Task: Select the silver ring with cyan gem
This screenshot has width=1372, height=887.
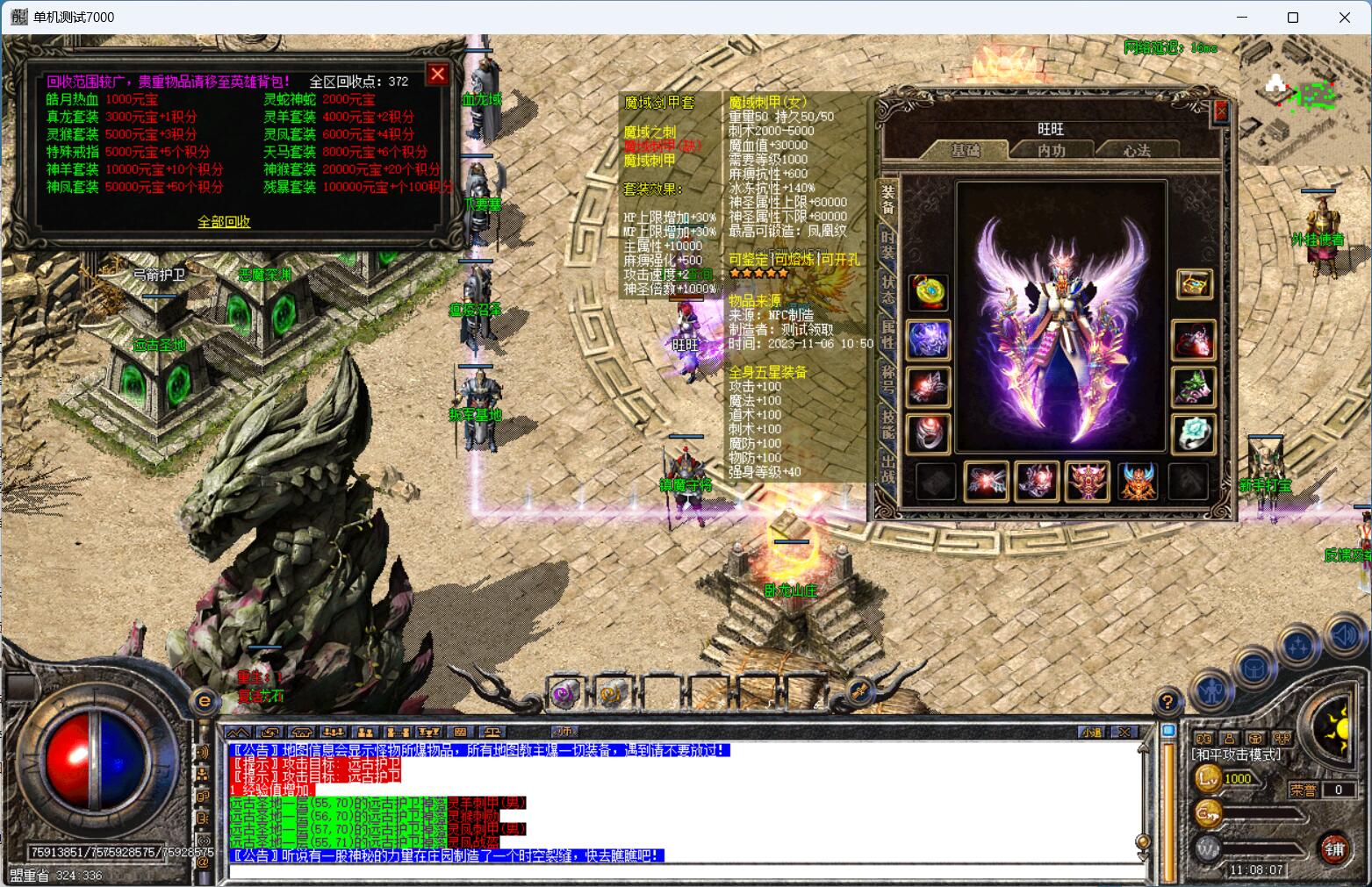Action: pyautogui.click(x=1194, y=433)
